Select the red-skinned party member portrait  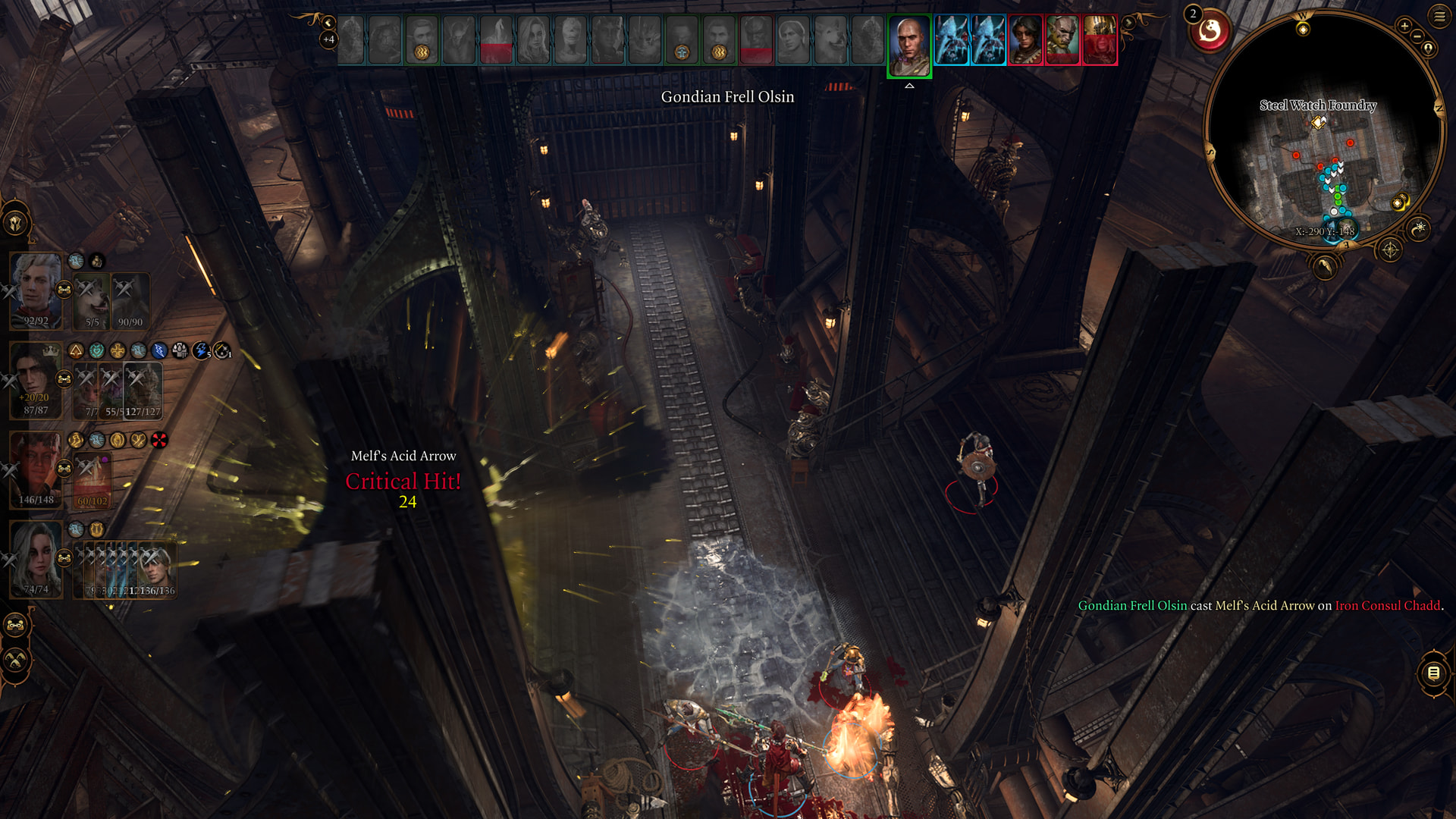click(36, 469)
